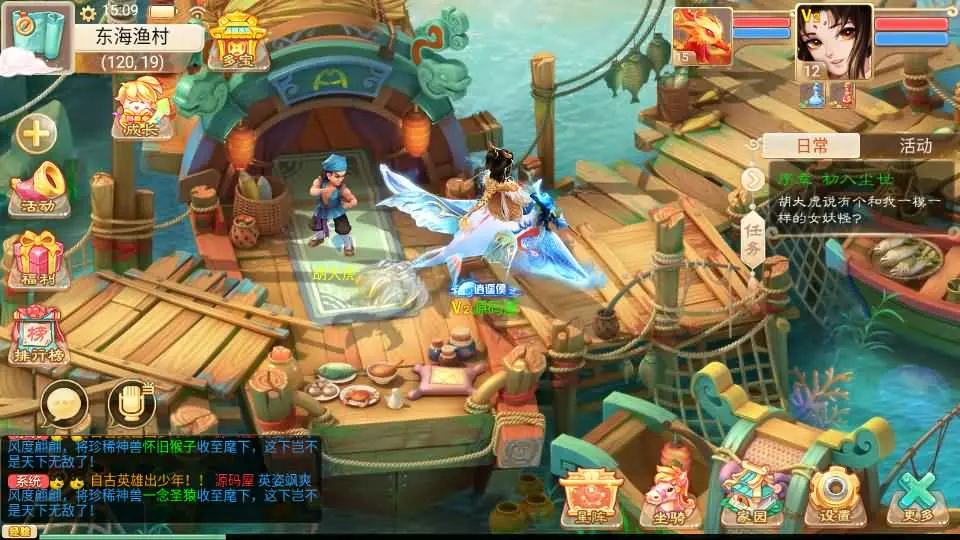Open the 坐骑 mount menu
Image resolution: width=960 pixels, height=540 pixels.
click(x=670, y=495)
